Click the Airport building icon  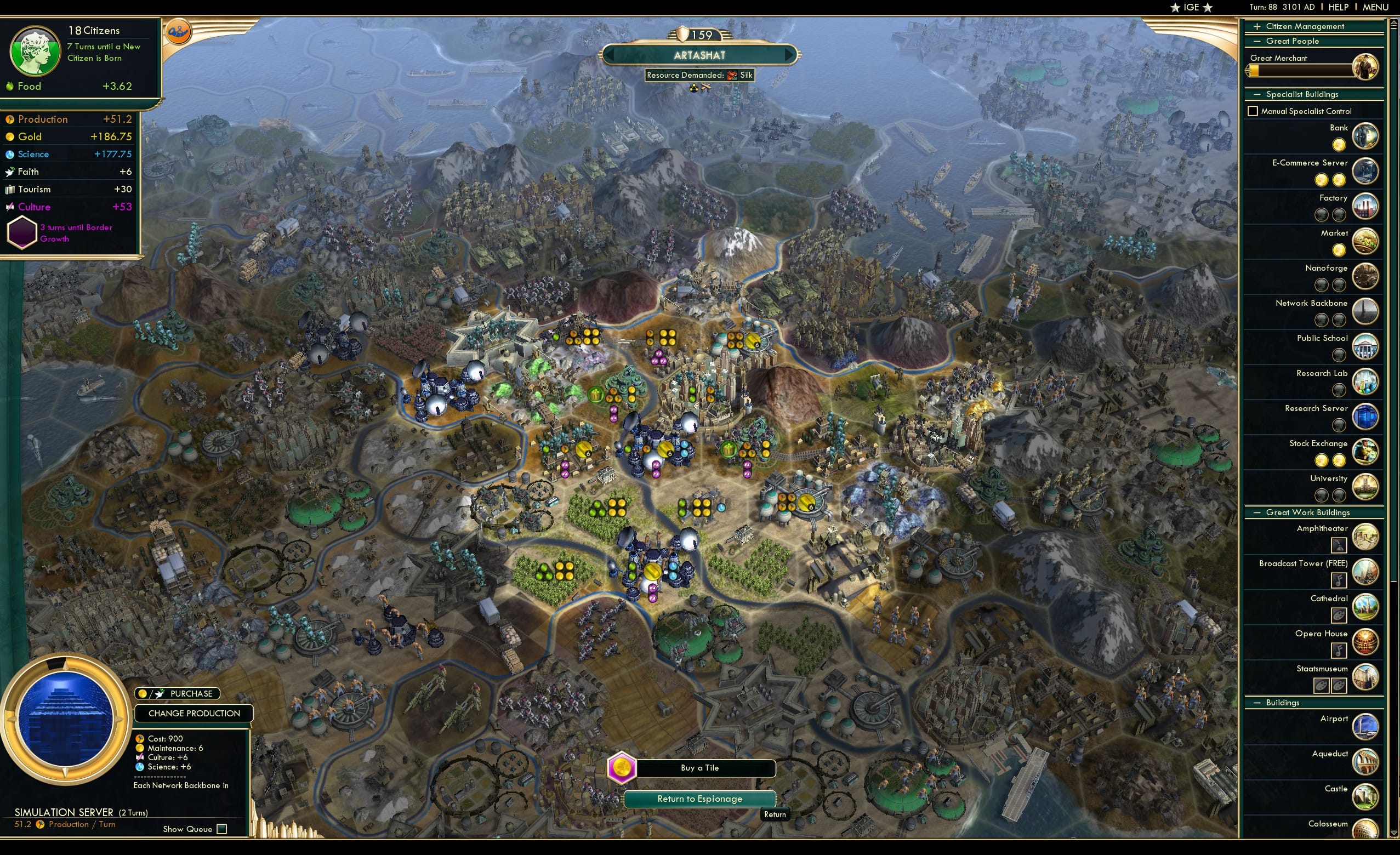pos(1366,727)
